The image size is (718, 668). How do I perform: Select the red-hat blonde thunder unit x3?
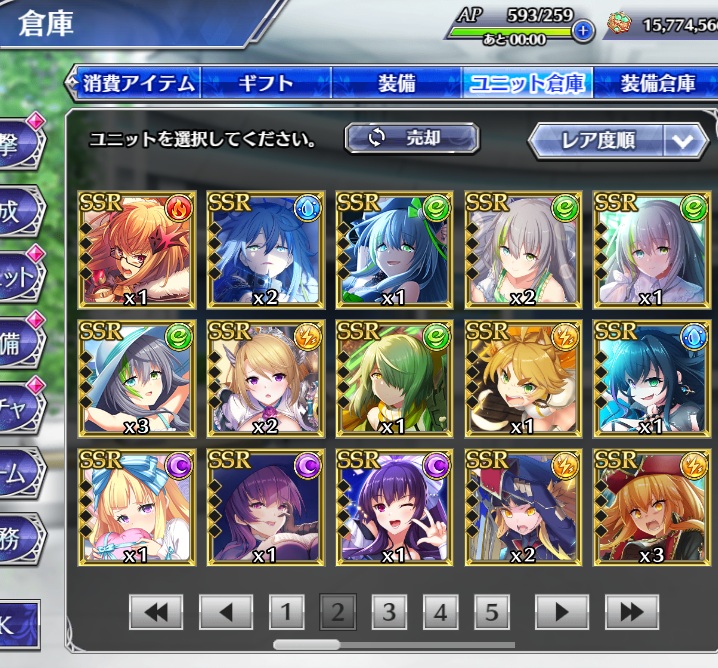click(652, 507)
